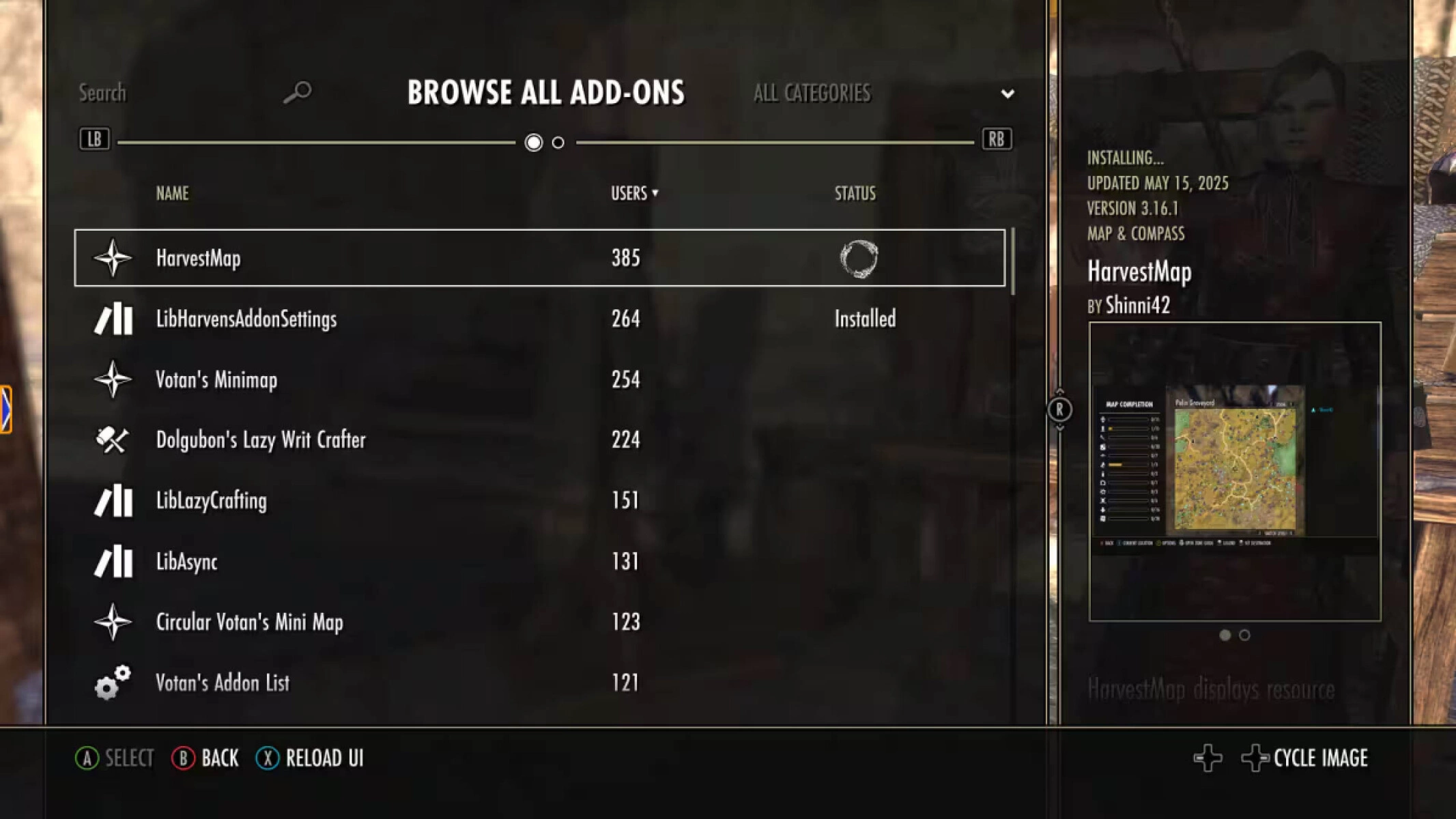Click the LibAsync library icon
The image size is (1456, 819).
point(113,562)
